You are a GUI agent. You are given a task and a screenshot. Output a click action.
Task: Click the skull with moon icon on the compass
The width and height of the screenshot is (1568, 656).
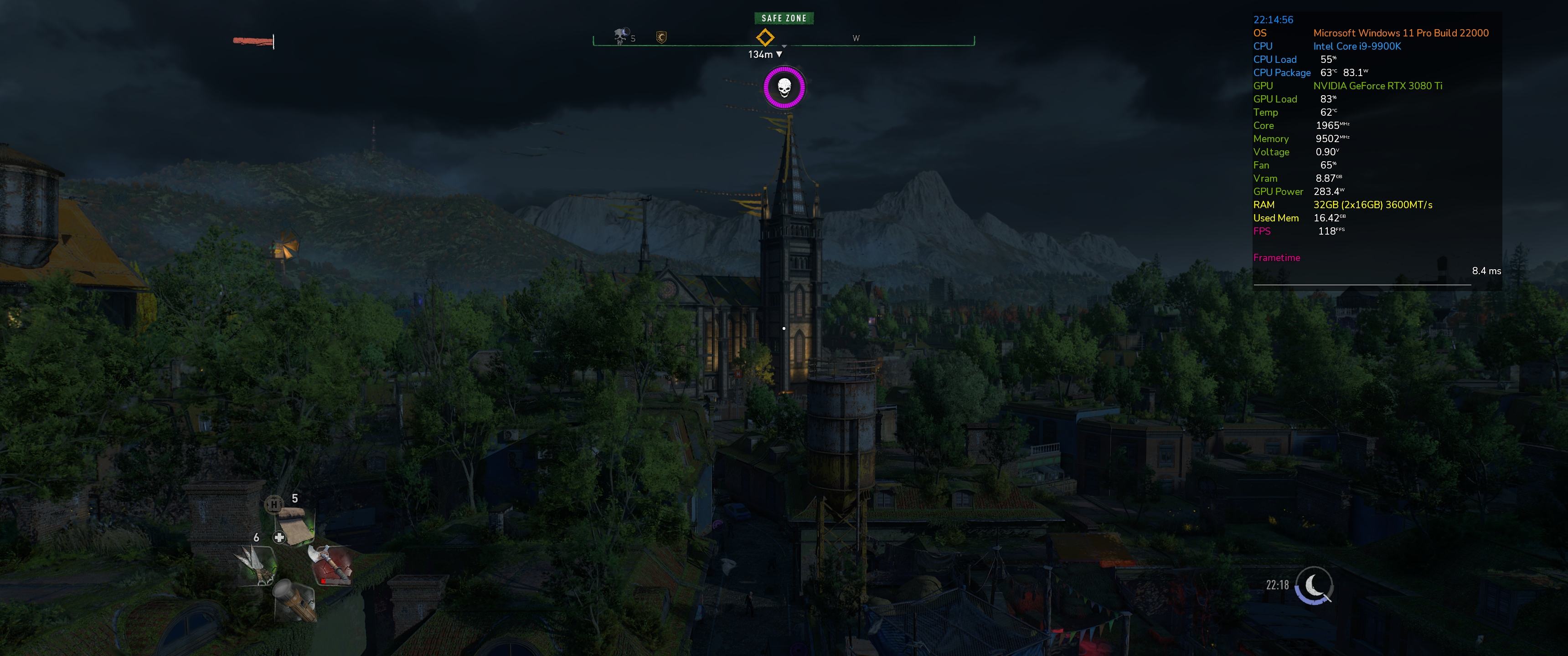pos(620,36)
